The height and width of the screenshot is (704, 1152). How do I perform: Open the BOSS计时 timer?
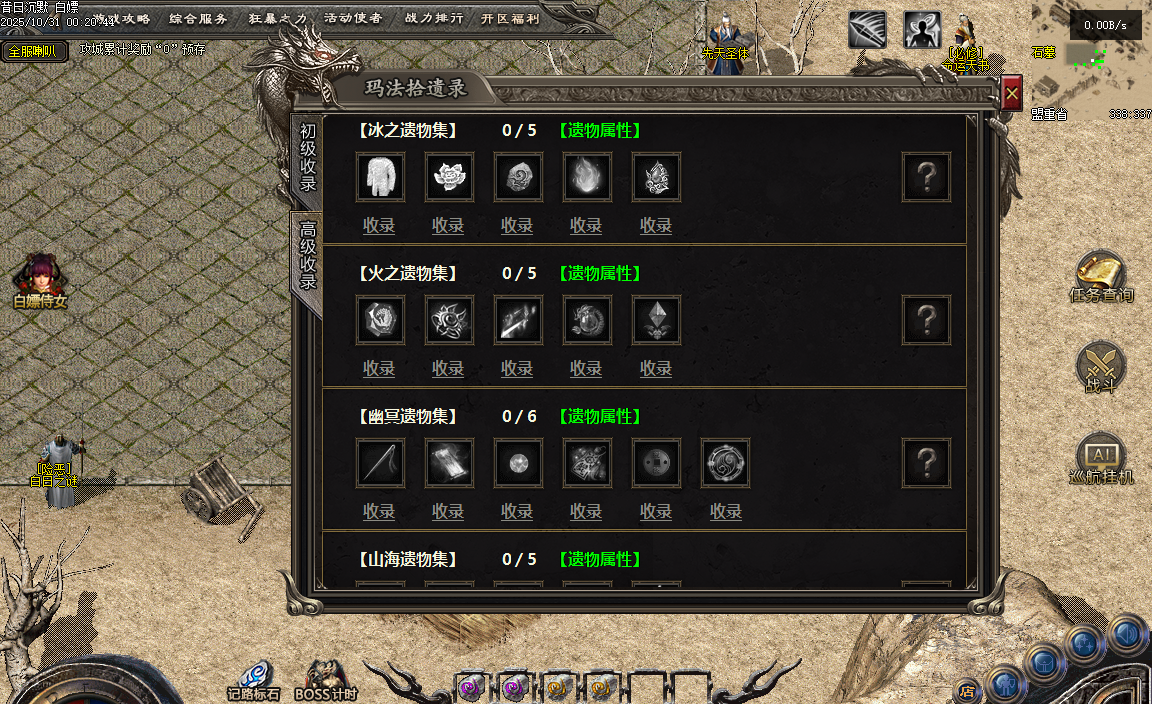[x=326, y=680]
